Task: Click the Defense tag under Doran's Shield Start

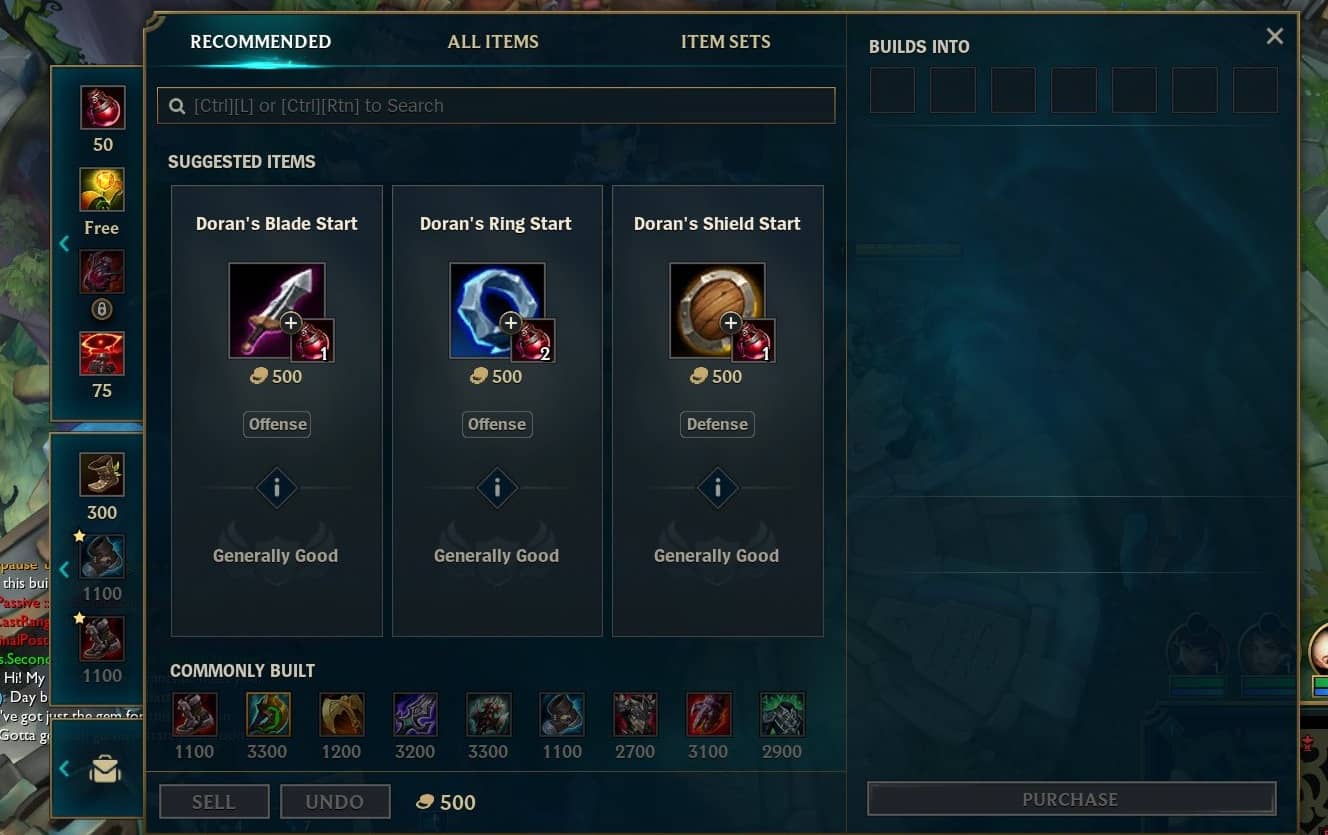Action: pyautogui.click(x=717, y=424)
